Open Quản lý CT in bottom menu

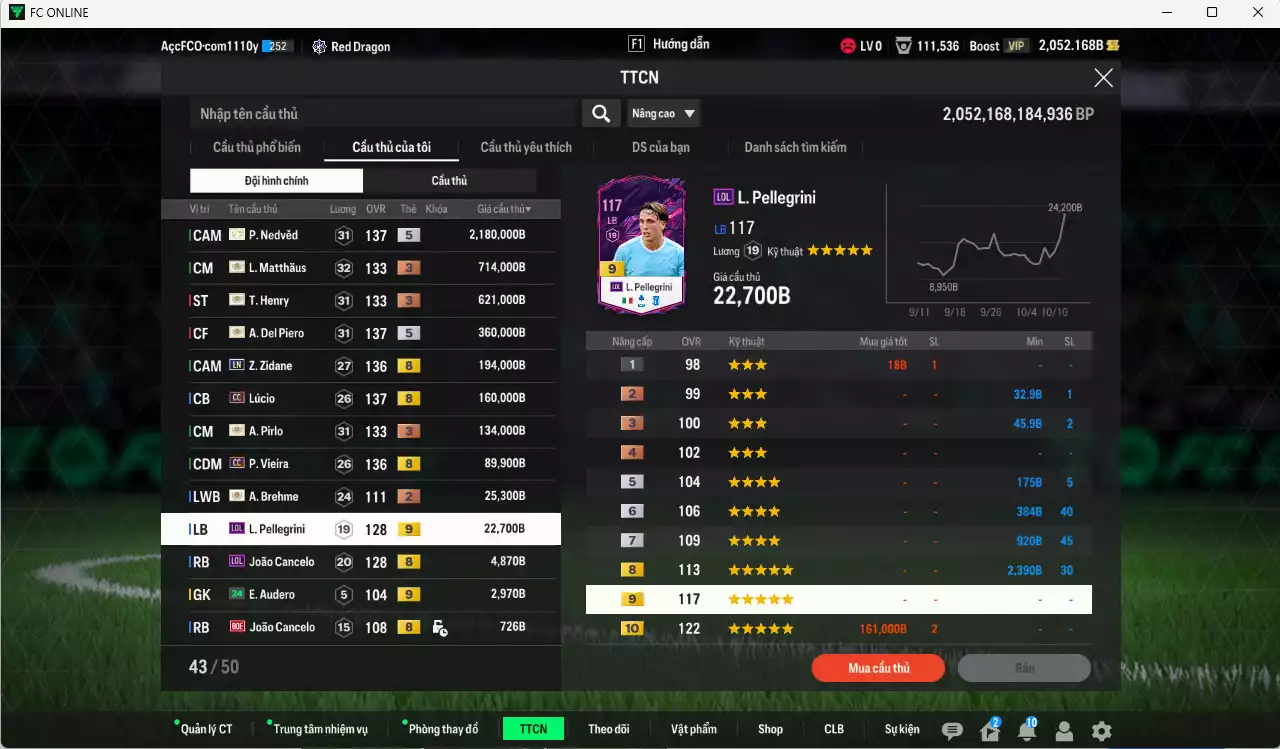pos(206,729)
